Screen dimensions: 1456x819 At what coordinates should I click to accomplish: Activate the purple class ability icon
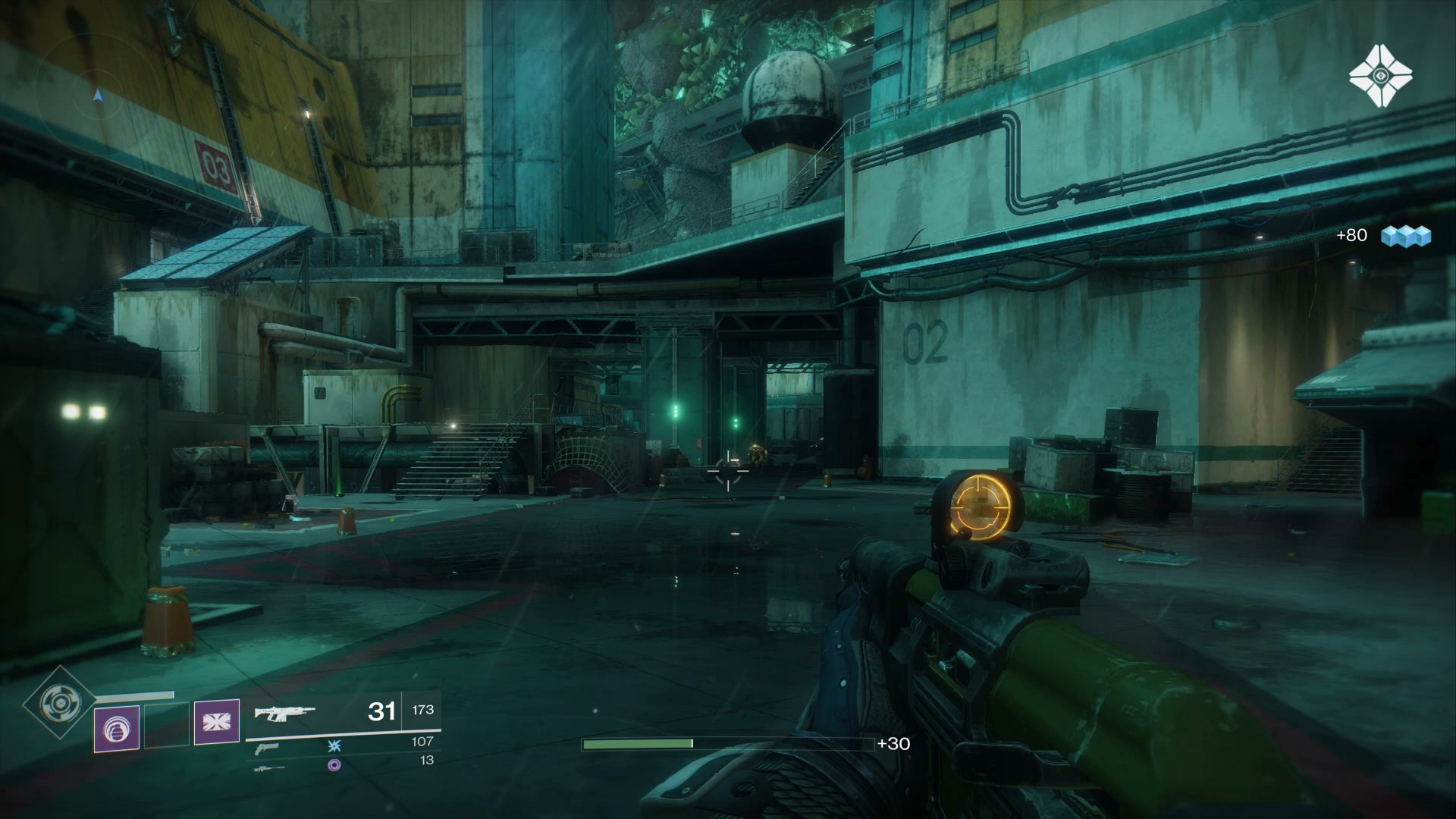click(217, 722)
